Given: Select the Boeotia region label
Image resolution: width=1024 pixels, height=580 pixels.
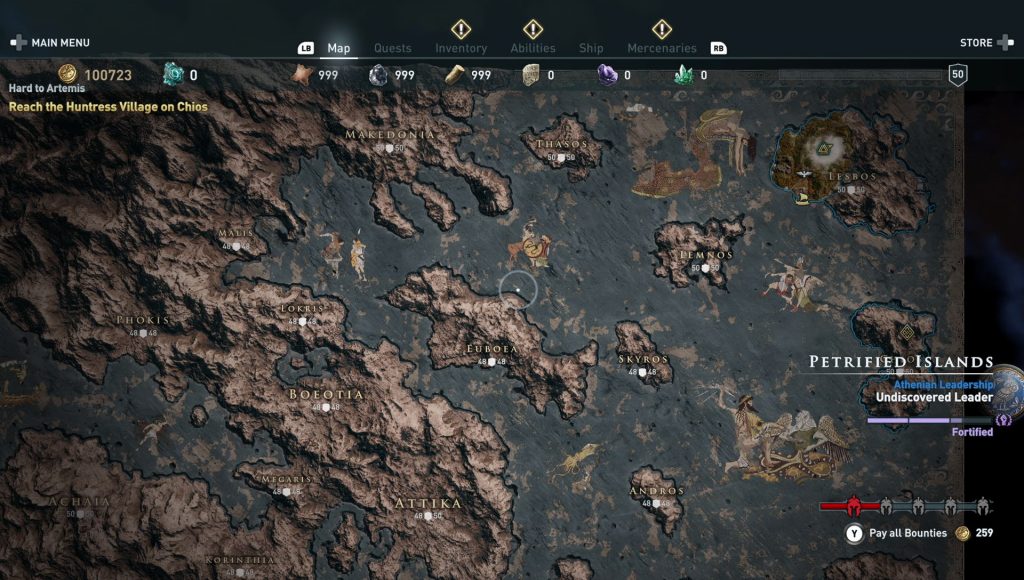Looking at the screenshot, I should [x=326, y=395].
